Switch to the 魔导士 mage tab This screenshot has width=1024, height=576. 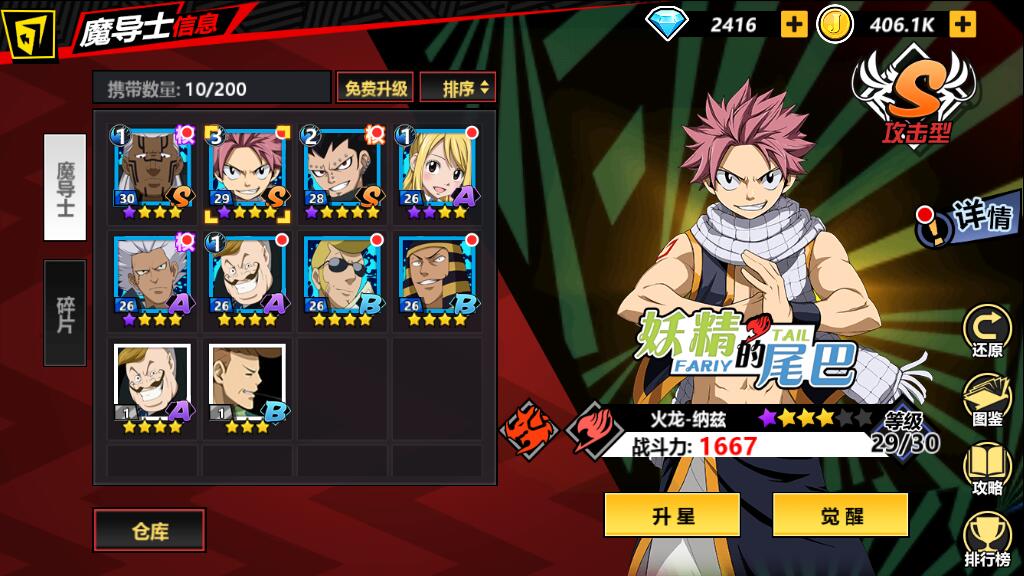[x=65, y=186]
